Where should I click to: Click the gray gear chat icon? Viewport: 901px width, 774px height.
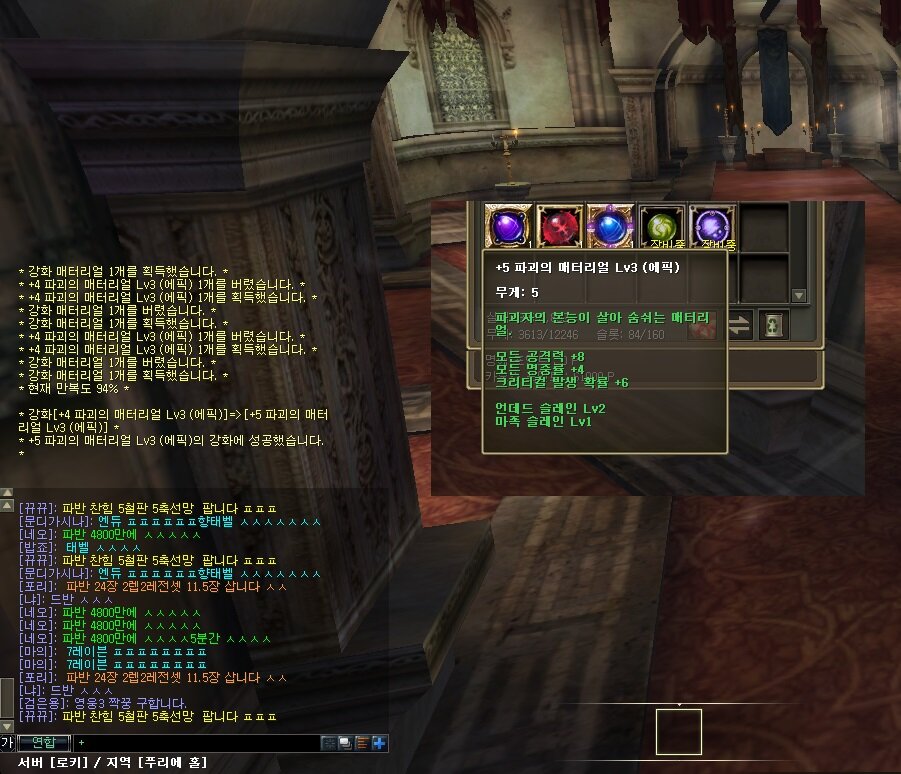(x=328, y=743)
